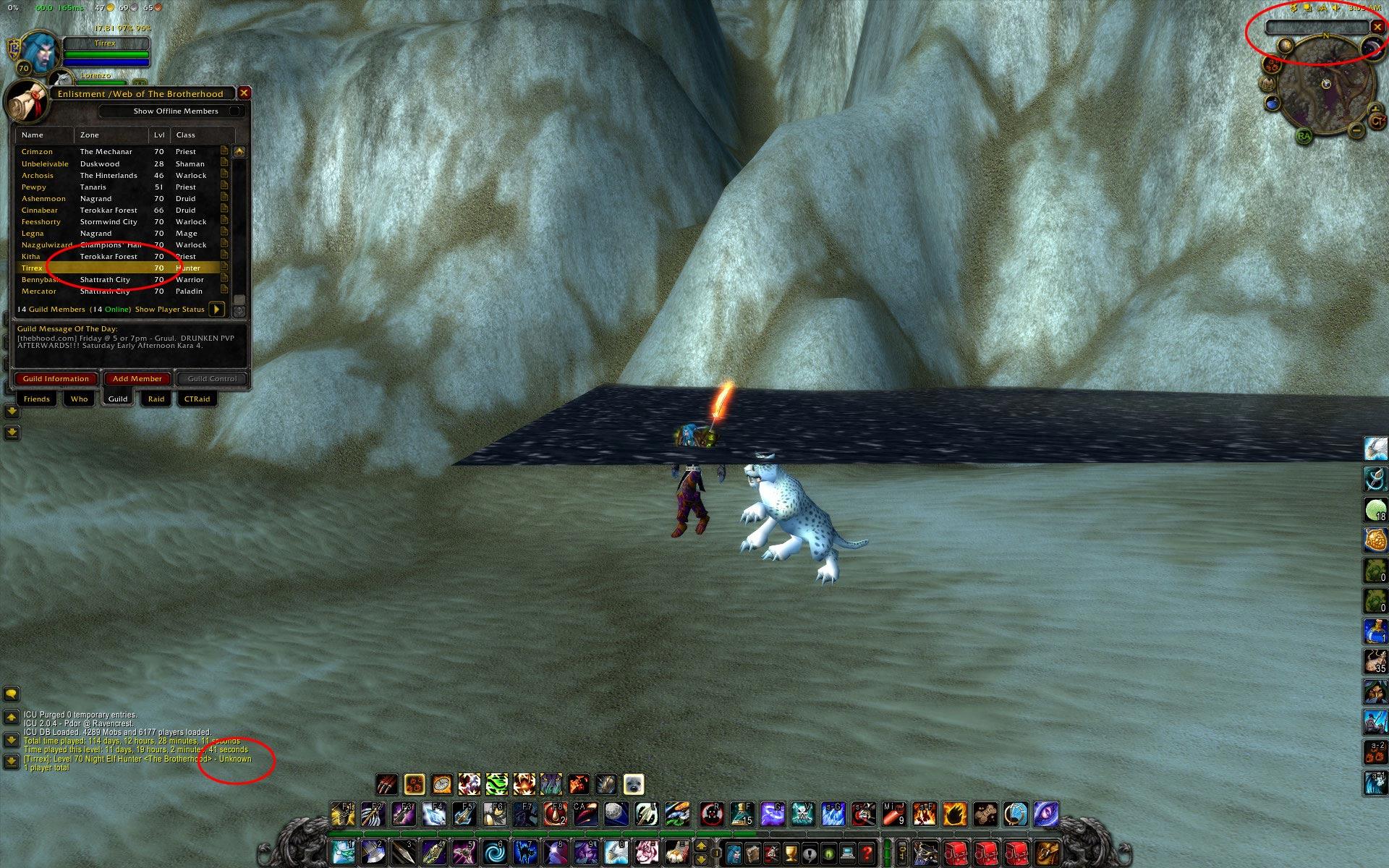Select guild member Crimzon in the roster
1389x868 pixels.
37,152
